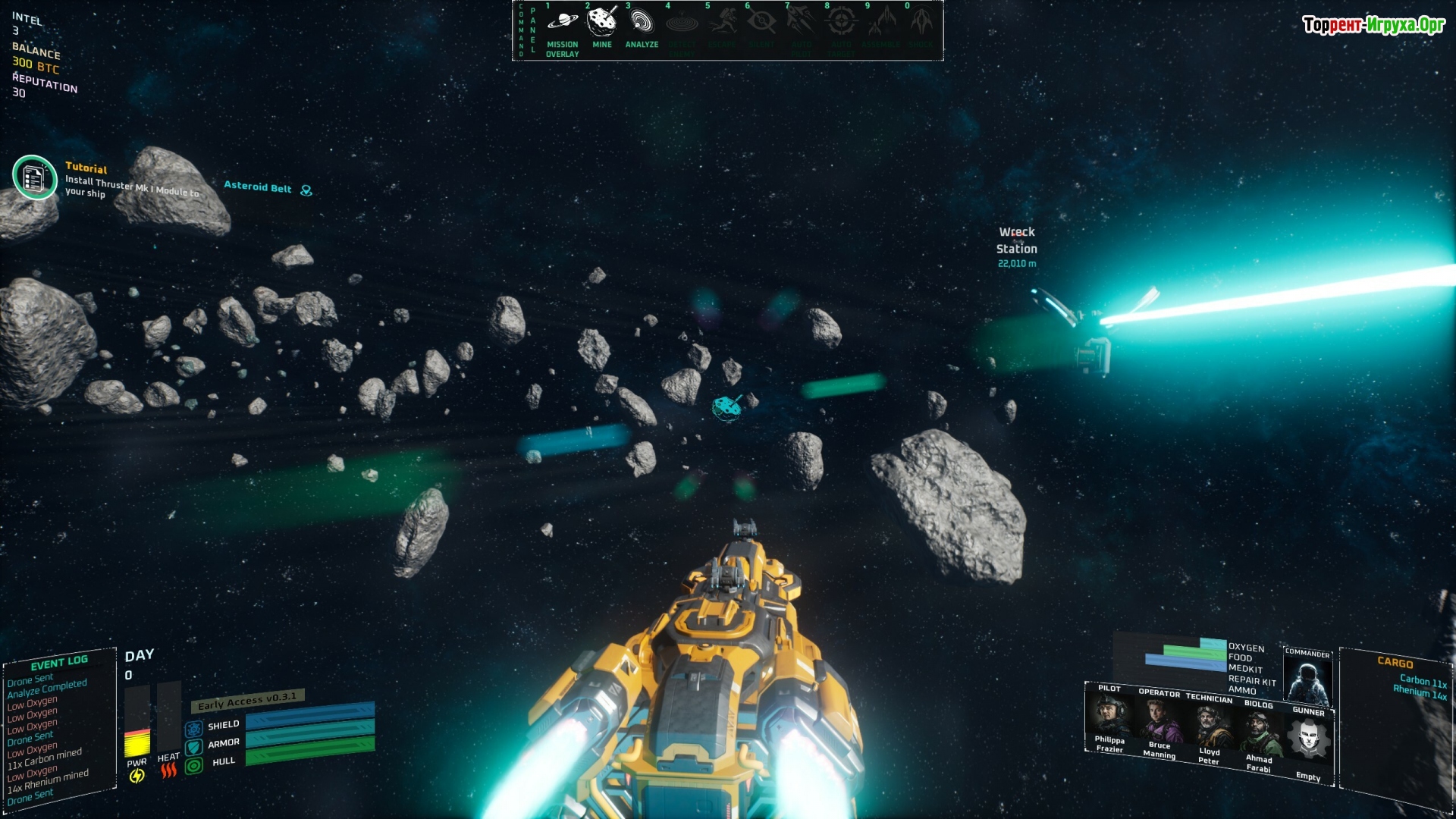Open the Tutorial objective icon
The image size is (1456, 819).
point(34,177)
